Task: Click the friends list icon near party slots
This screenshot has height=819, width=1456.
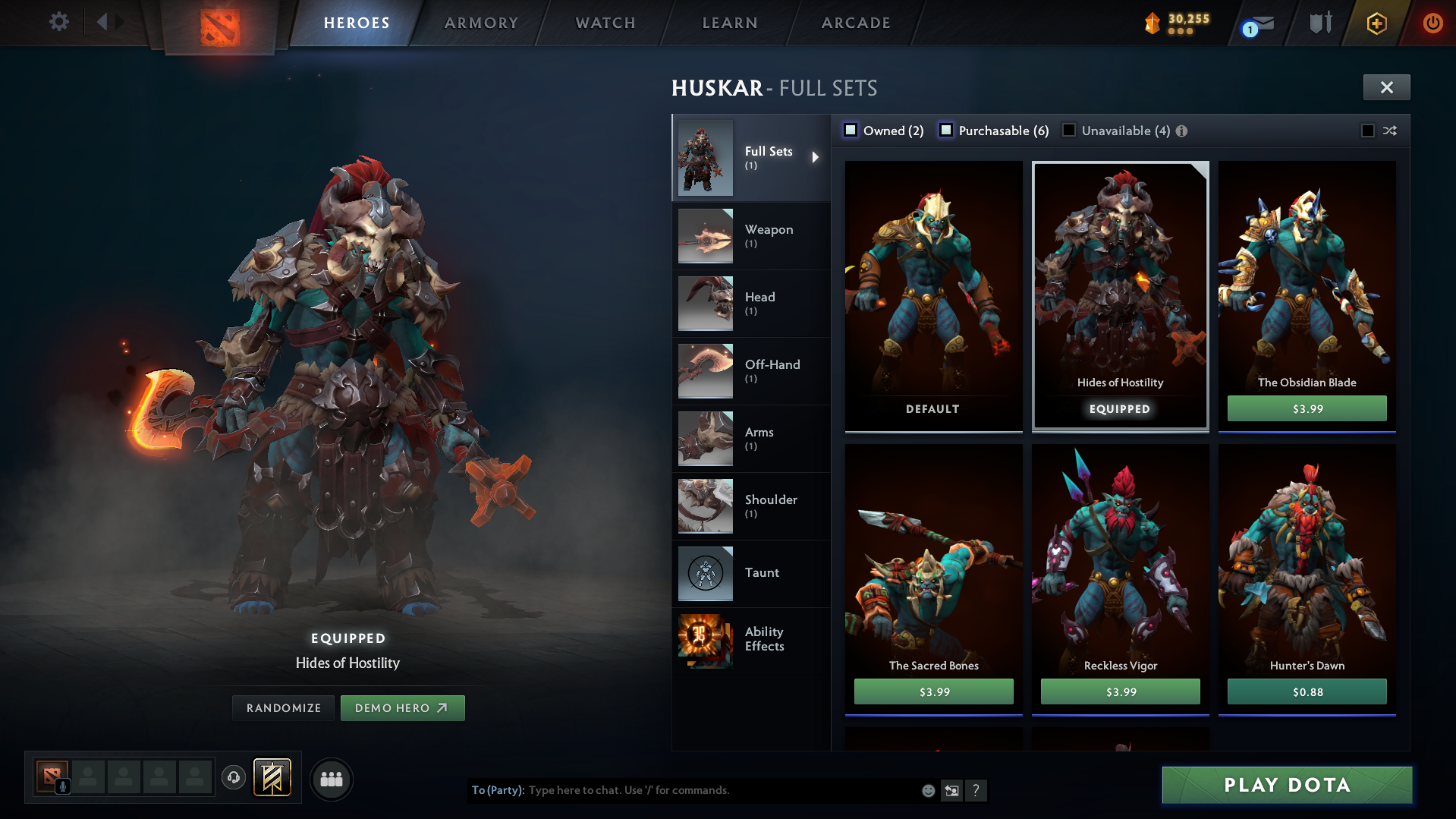Action: [x=331, y=779]
